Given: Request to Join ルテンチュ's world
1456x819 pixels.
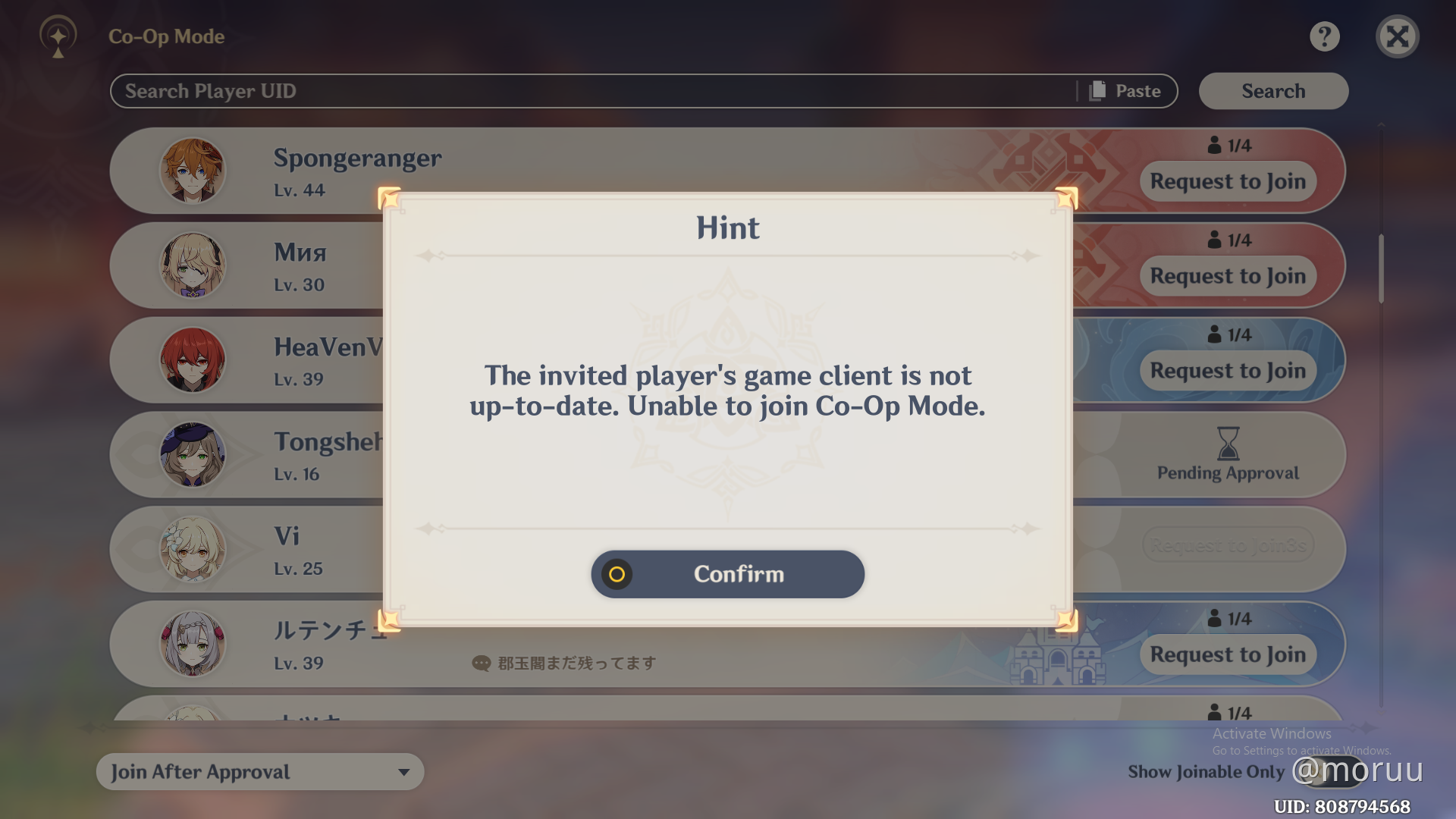Looking at the screenshot, I should [x=1227, y=654].
